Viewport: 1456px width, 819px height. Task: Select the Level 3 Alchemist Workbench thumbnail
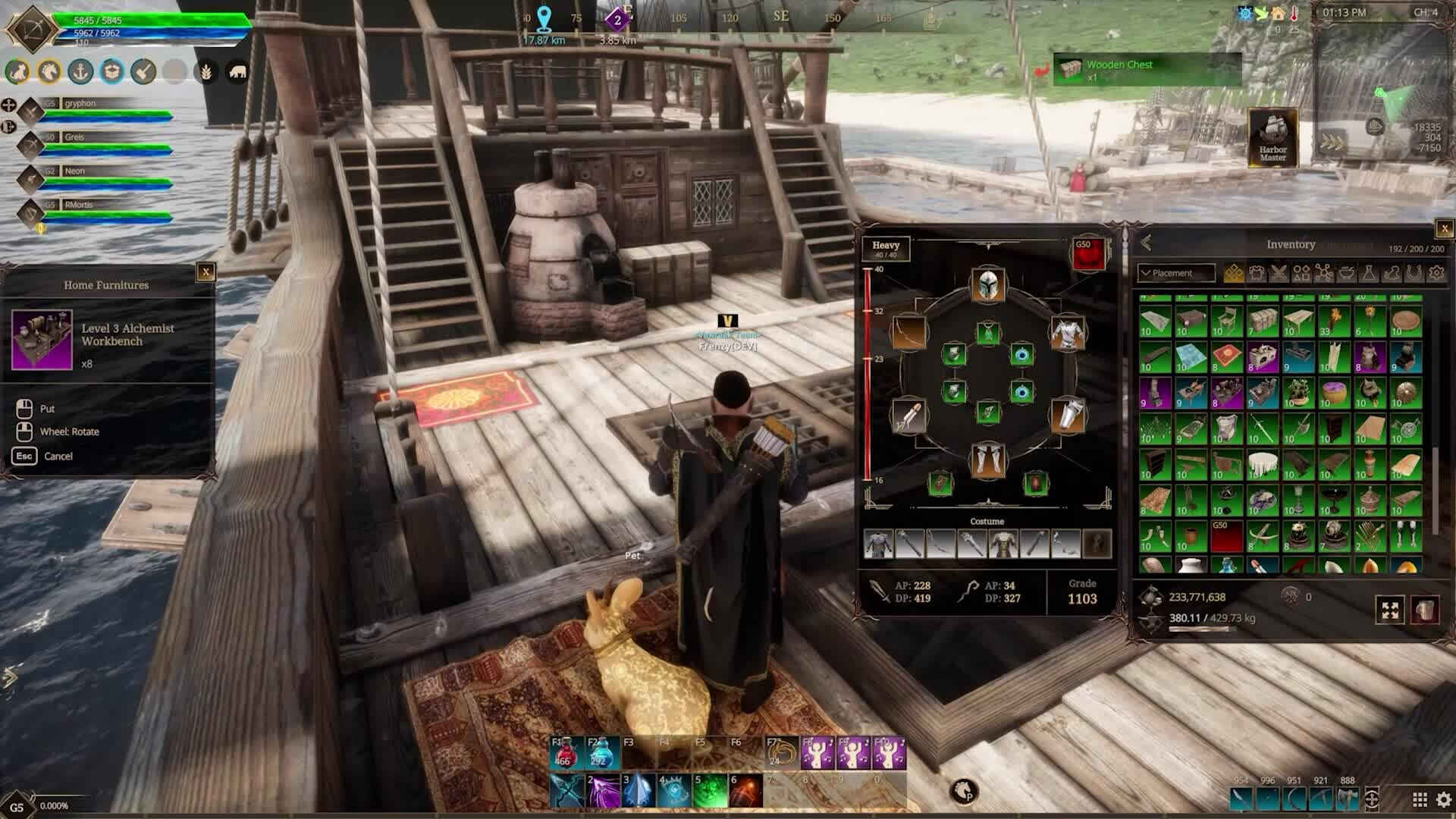[x=42, y=340]
